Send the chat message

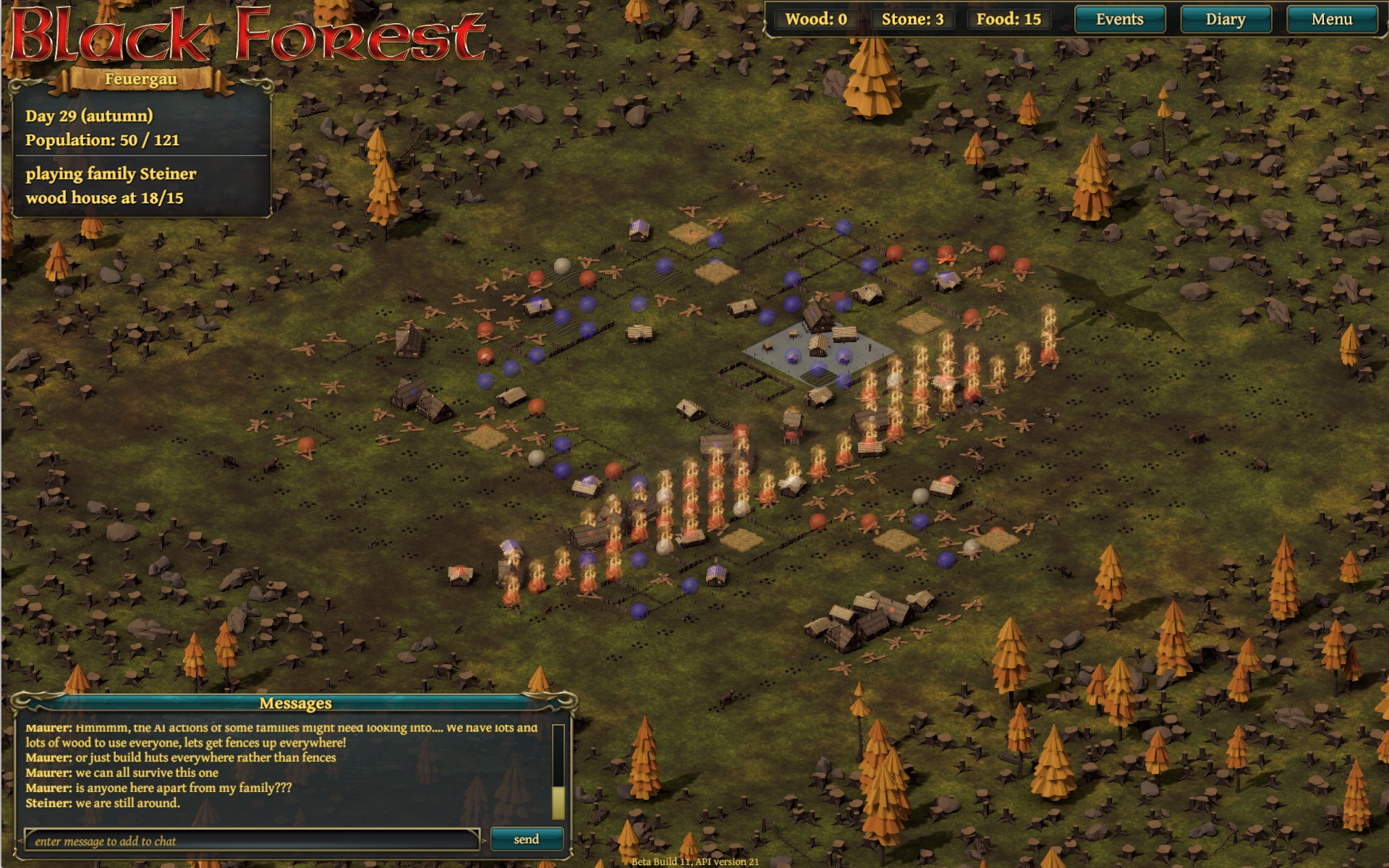tap(526, 839)
